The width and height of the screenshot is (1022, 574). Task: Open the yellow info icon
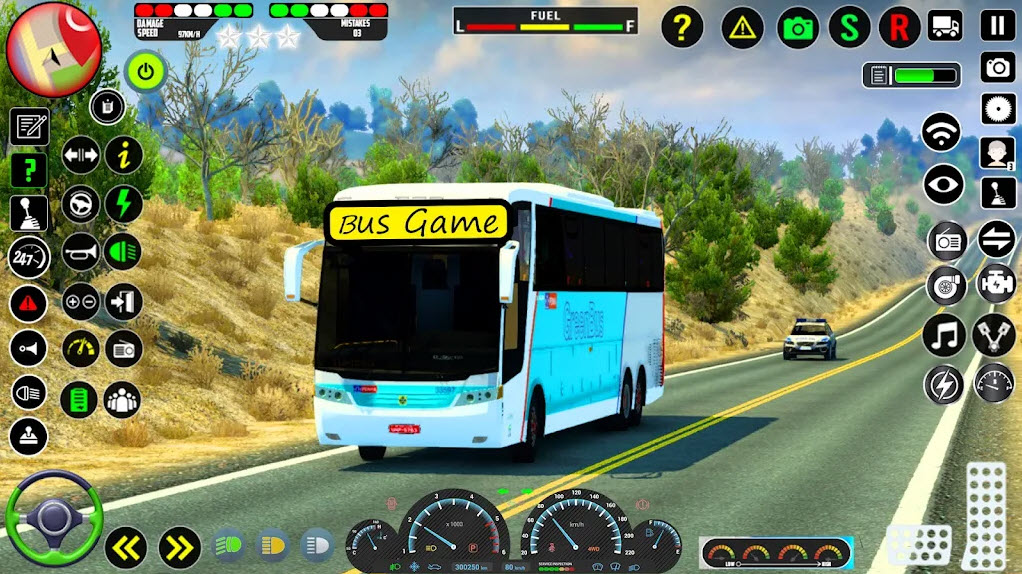tap(125, 155)
